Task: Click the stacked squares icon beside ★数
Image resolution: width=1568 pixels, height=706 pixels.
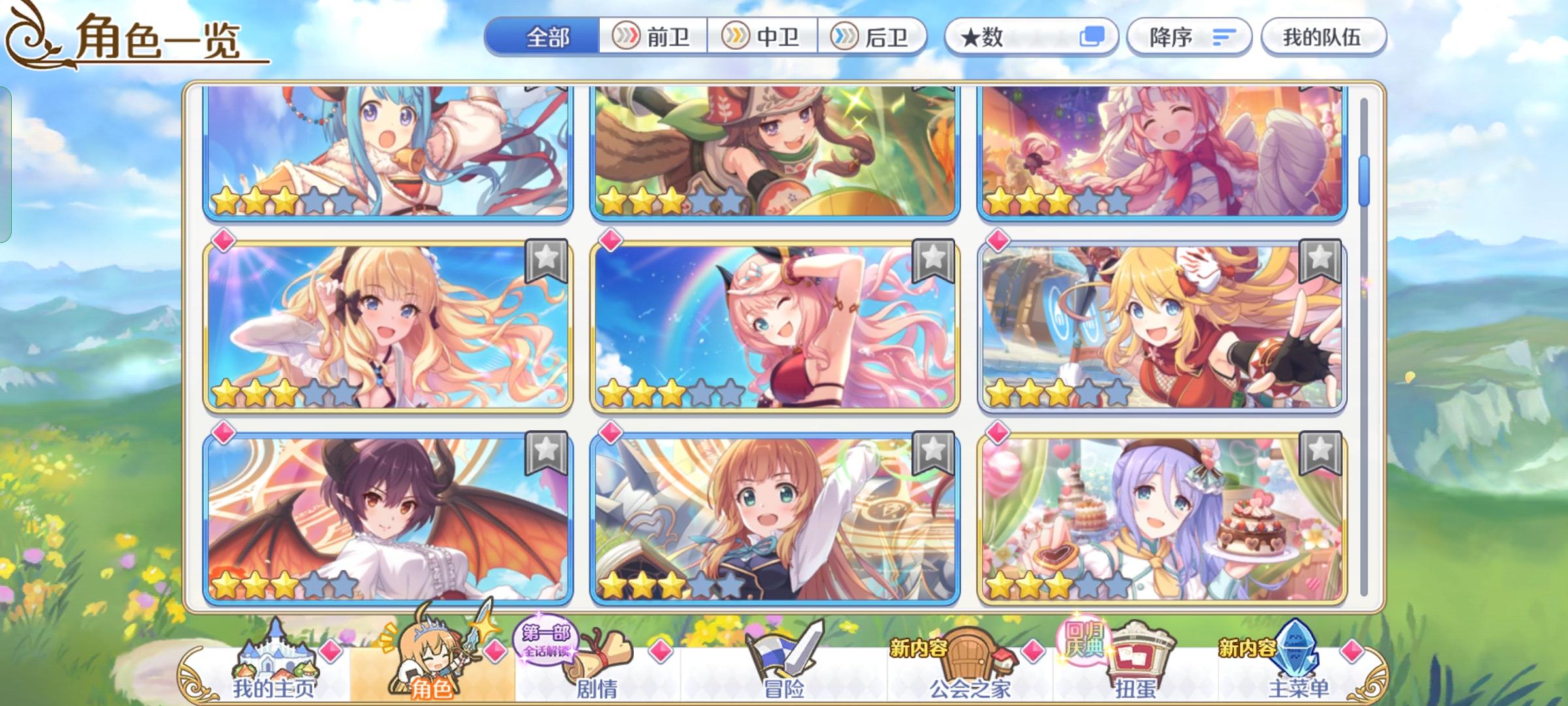Action: [1092, 38]
